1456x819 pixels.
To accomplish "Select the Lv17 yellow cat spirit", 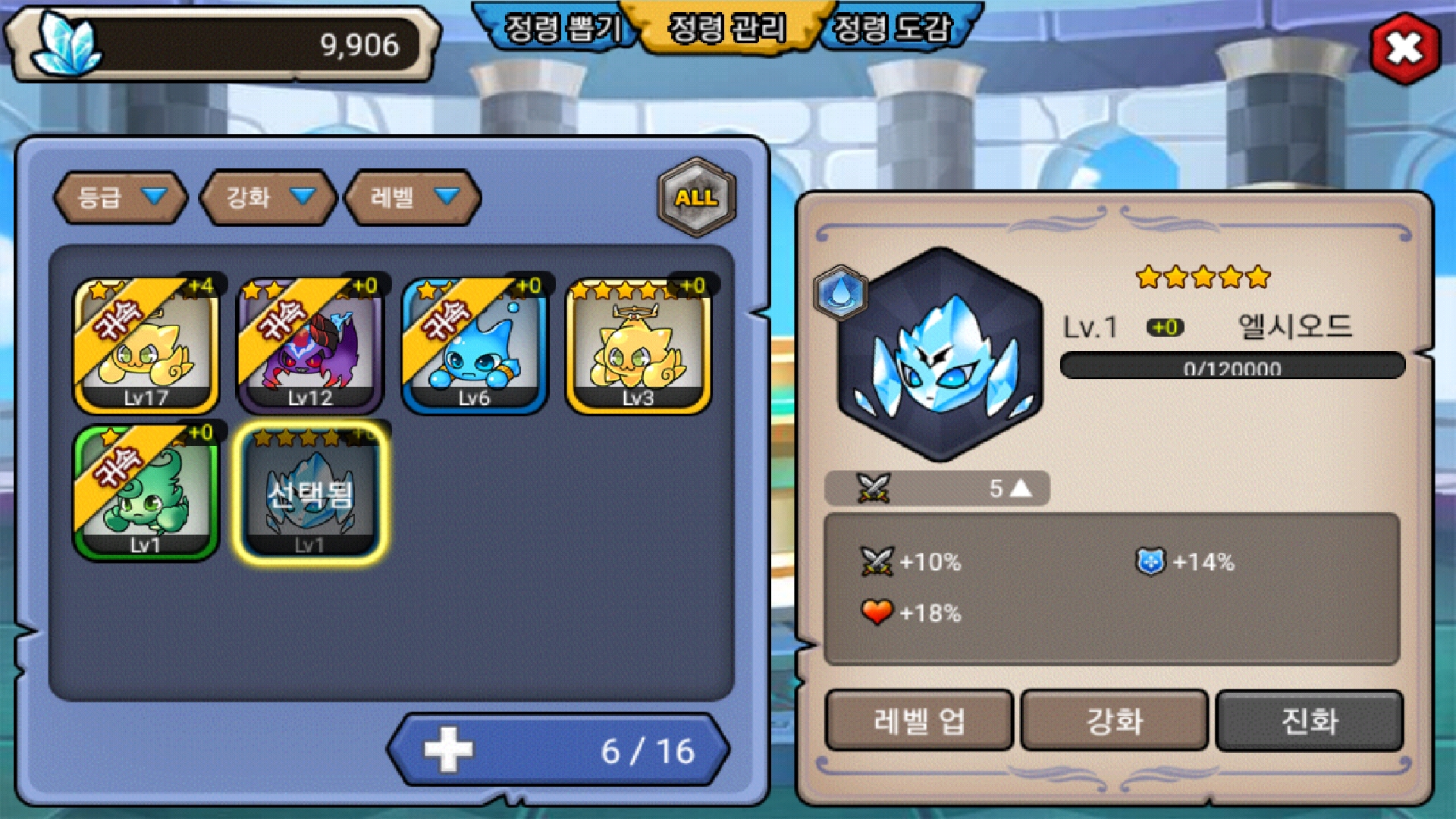I will click(146, 346).
